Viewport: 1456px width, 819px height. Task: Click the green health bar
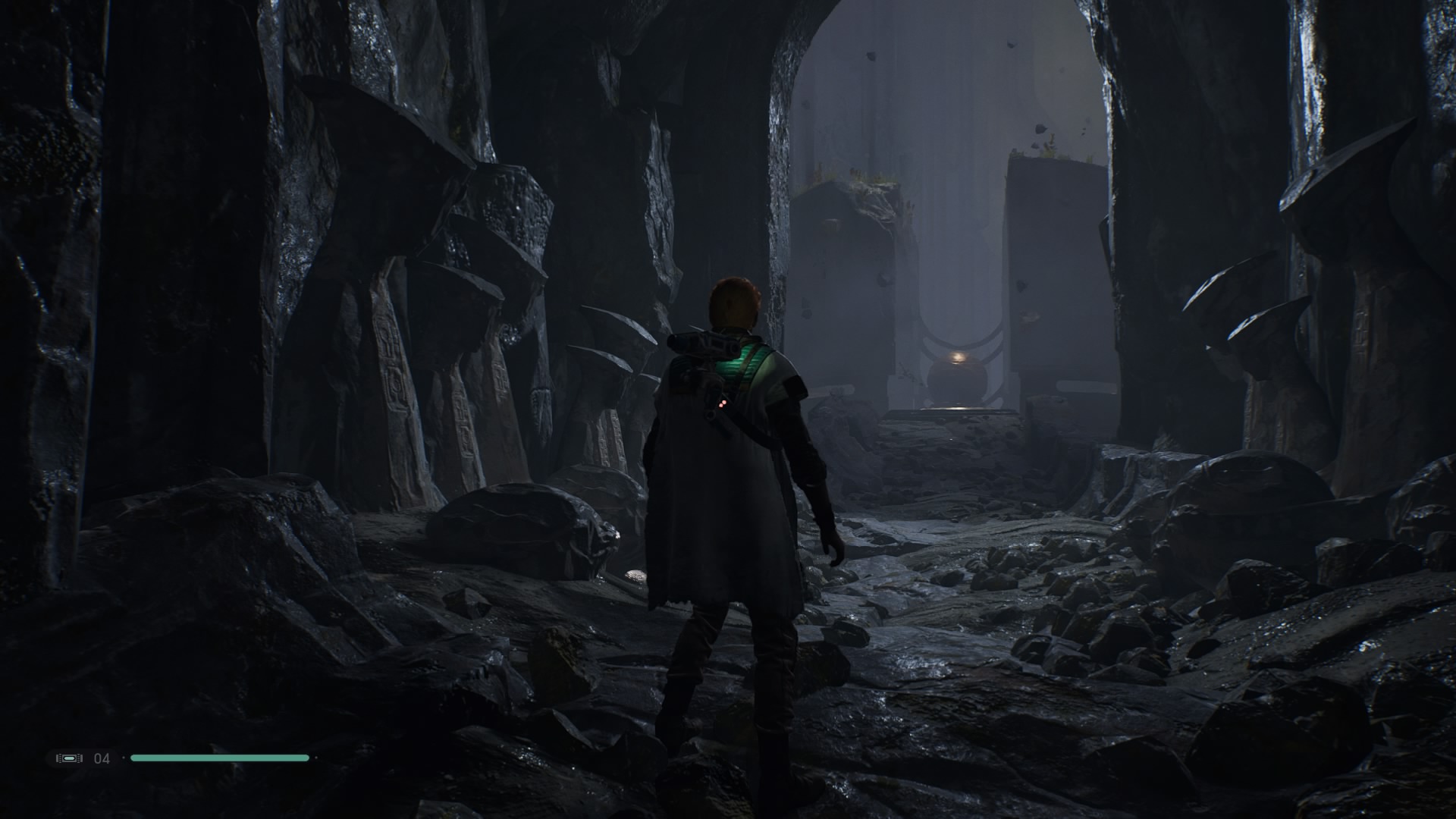click(220, 757)
